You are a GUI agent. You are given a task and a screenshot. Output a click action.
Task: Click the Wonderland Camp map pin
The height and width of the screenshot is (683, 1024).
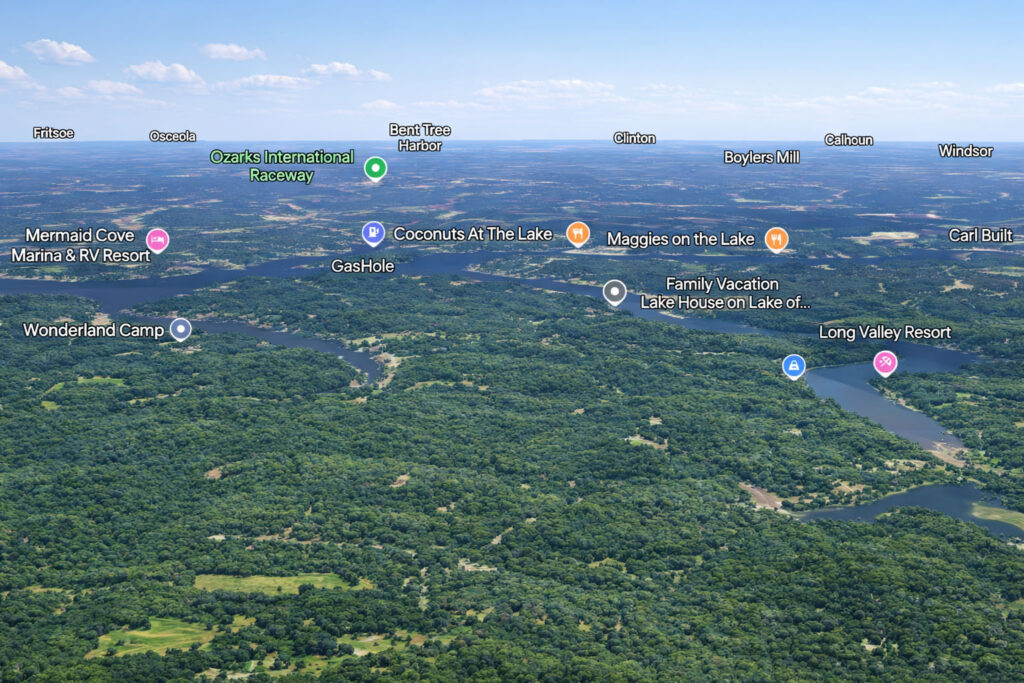point(180,329)
